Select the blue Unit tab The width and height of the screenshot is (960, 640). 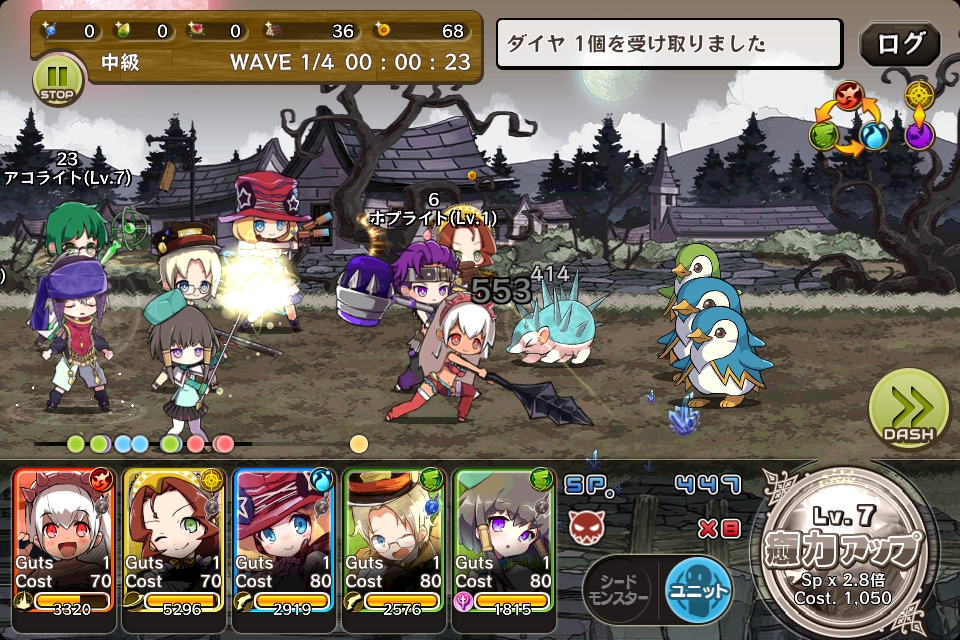coord(698,590)
